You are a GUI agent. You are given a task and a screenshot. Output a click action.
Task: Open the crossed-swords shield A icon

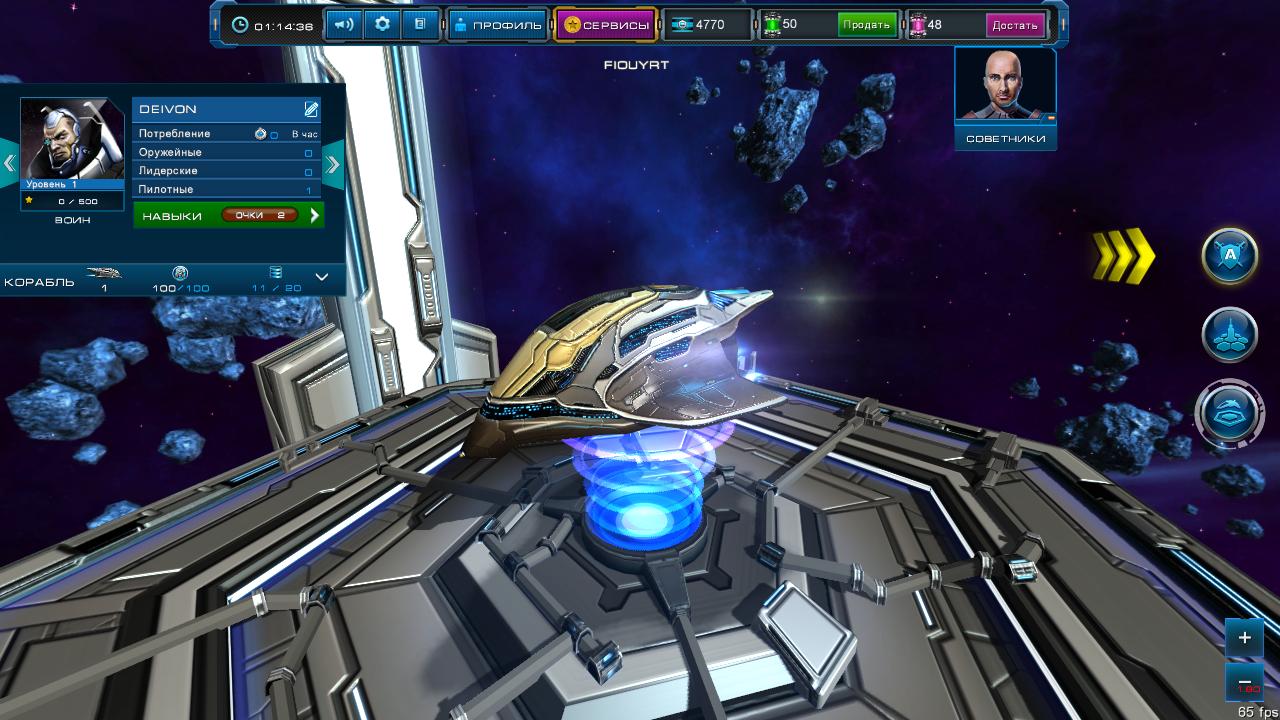point(1229,257)
